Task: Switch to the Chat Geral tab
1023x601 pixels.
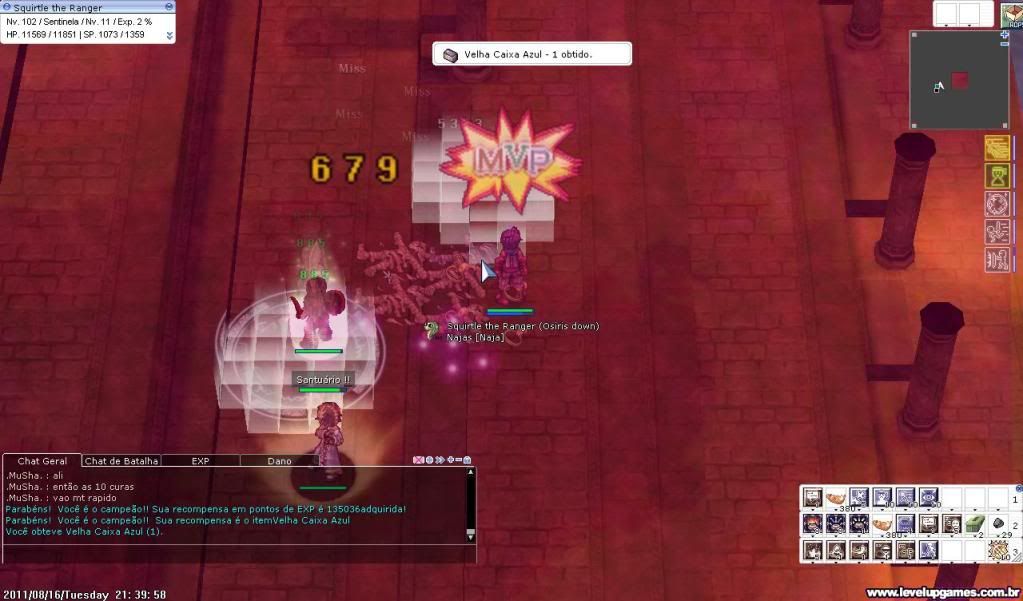Action: 42,461
